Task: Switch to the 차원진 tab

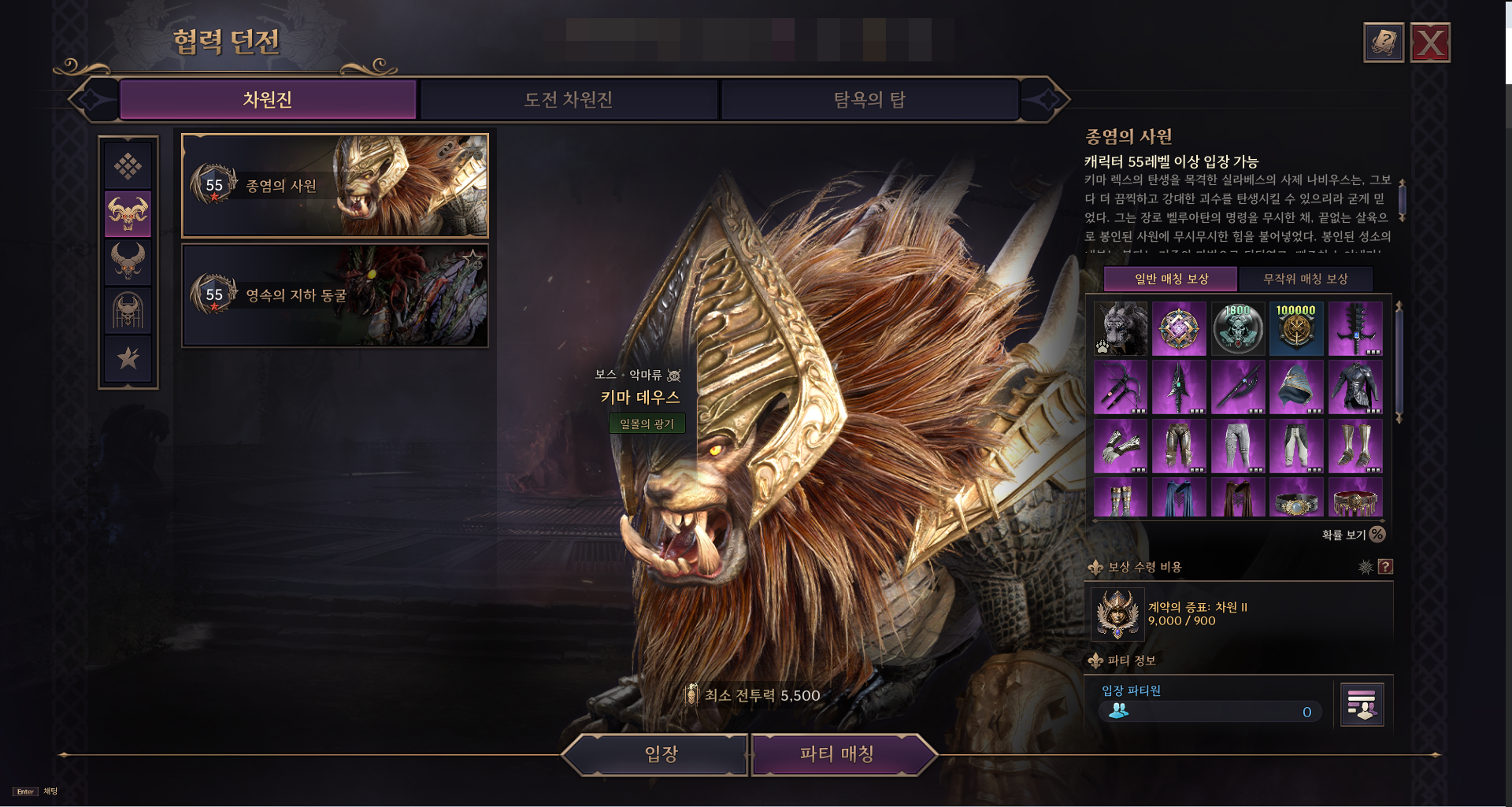Action: [268, 100]
